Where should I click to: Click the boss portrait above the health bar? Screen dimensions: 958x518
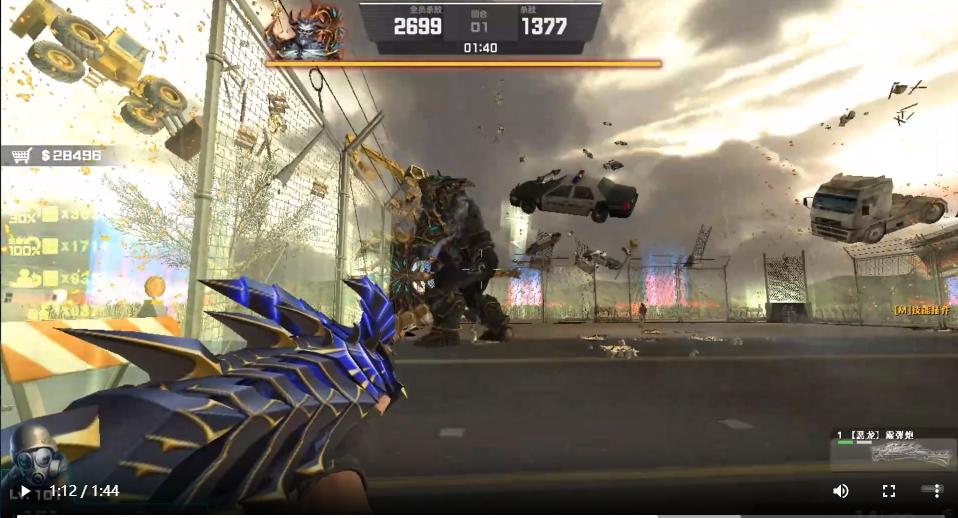point(304,31)
